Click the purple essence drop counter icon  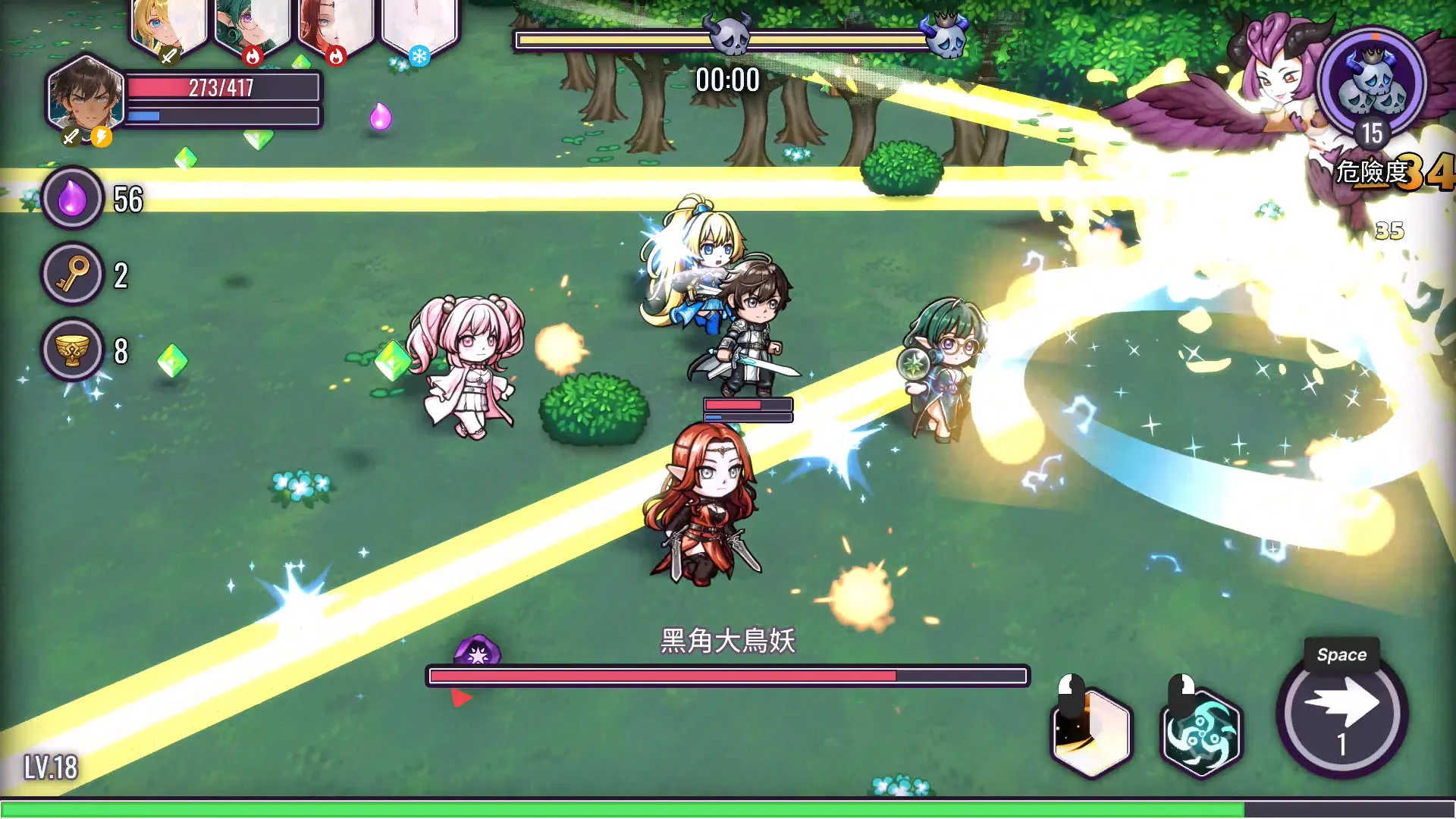[72, 198]
